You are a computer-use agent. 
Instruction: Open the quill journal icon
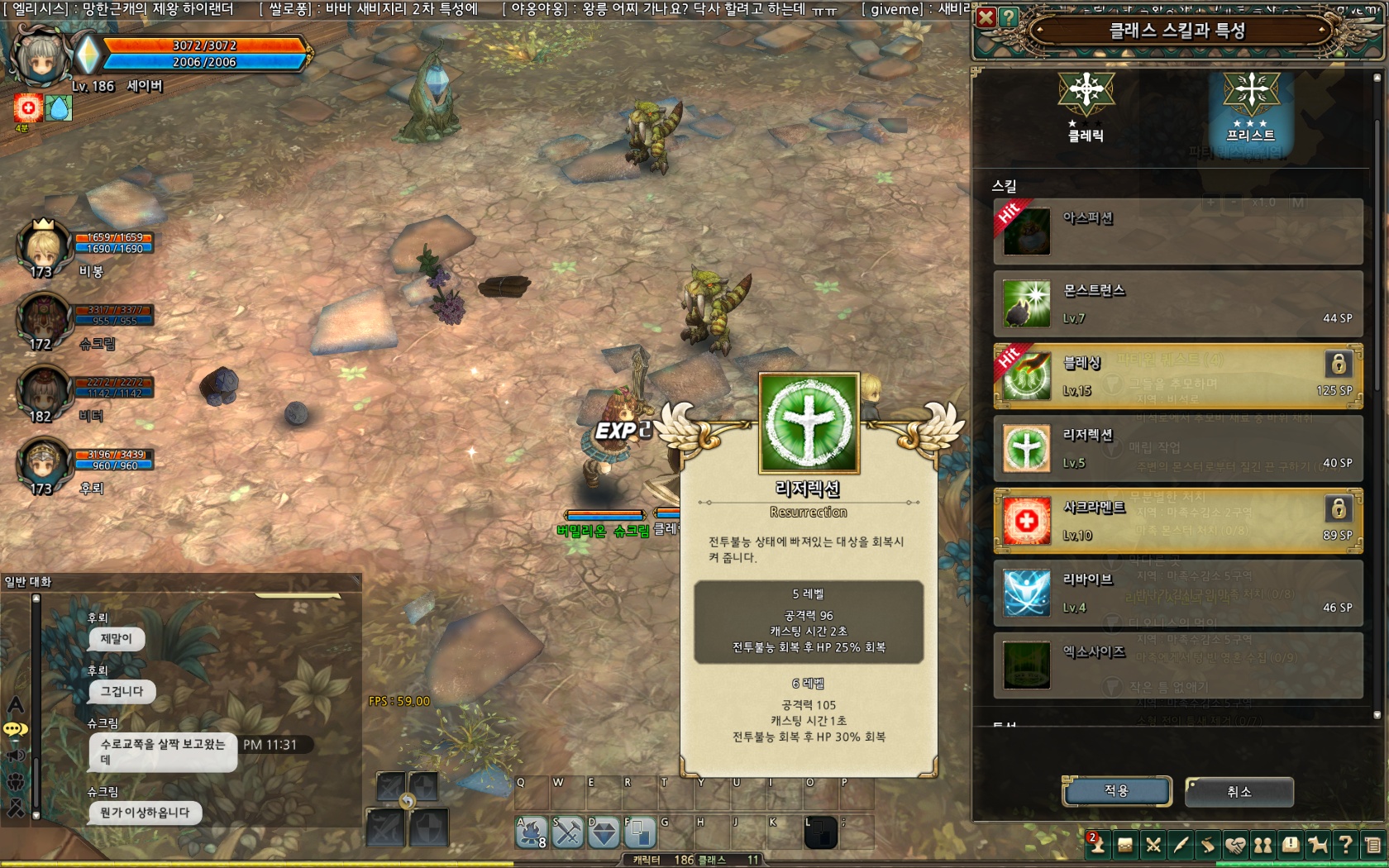1181,845
